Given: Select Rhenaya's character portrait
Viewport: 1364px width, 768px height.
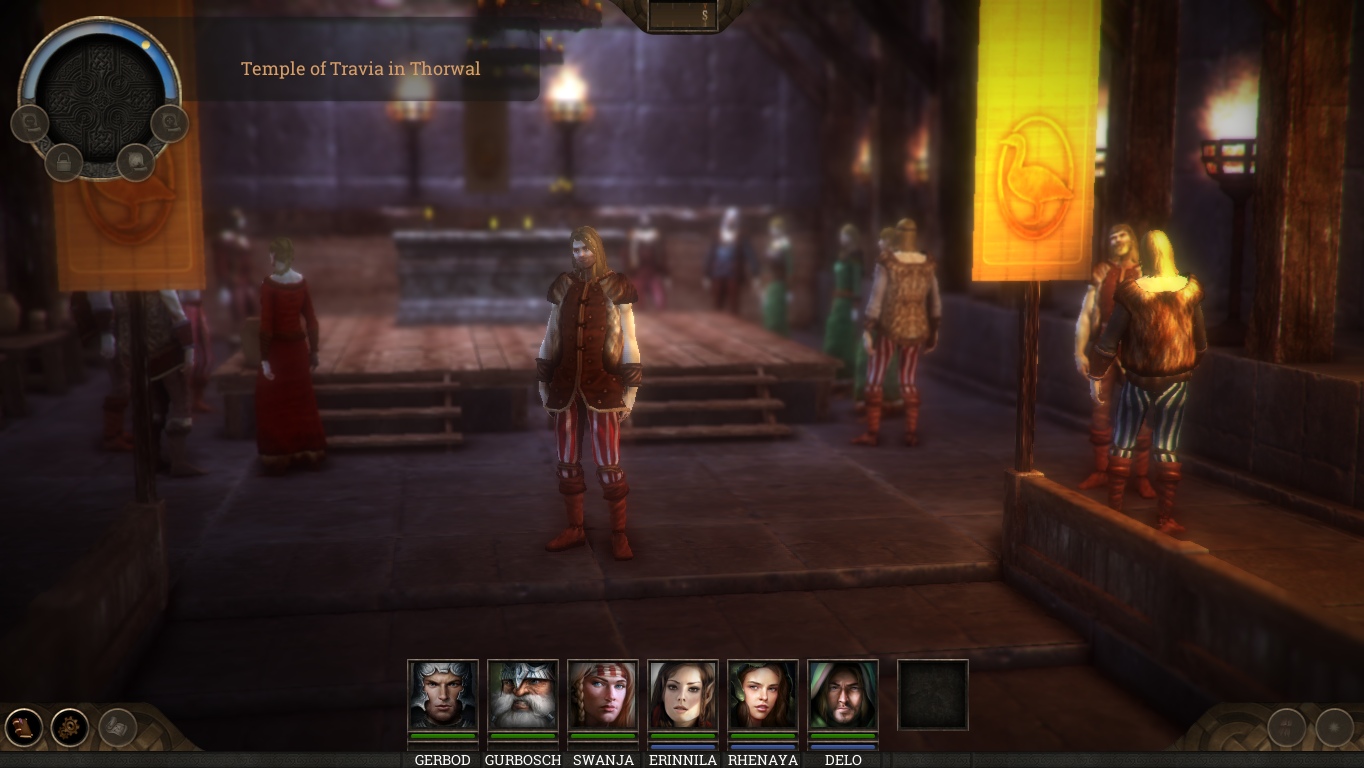Looking at the screenshot, I should [x=763, y=695].
